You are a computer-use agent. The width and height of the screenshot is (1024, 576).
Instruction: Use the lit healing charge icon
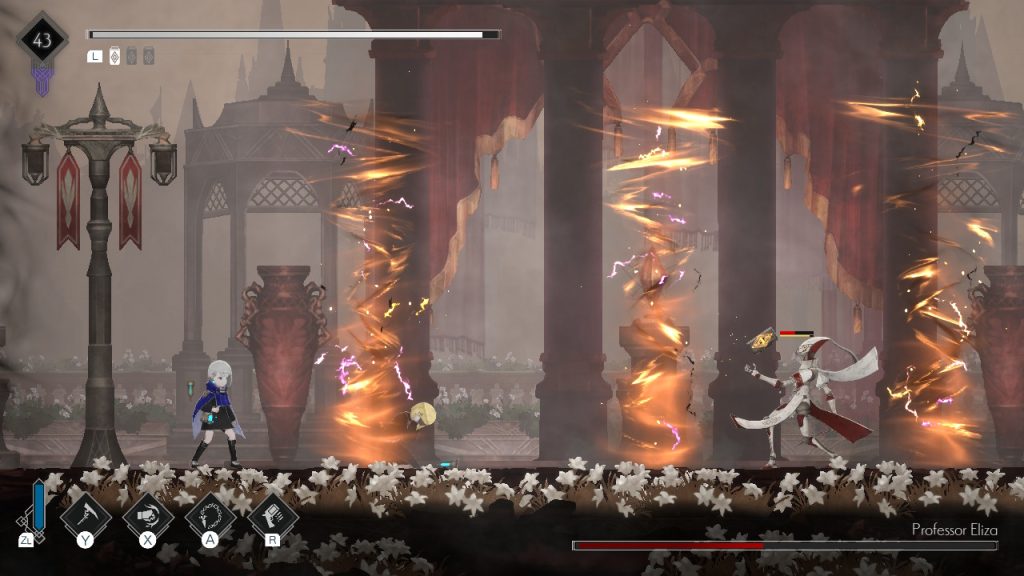pyautogui.click(x=114, y=56)
